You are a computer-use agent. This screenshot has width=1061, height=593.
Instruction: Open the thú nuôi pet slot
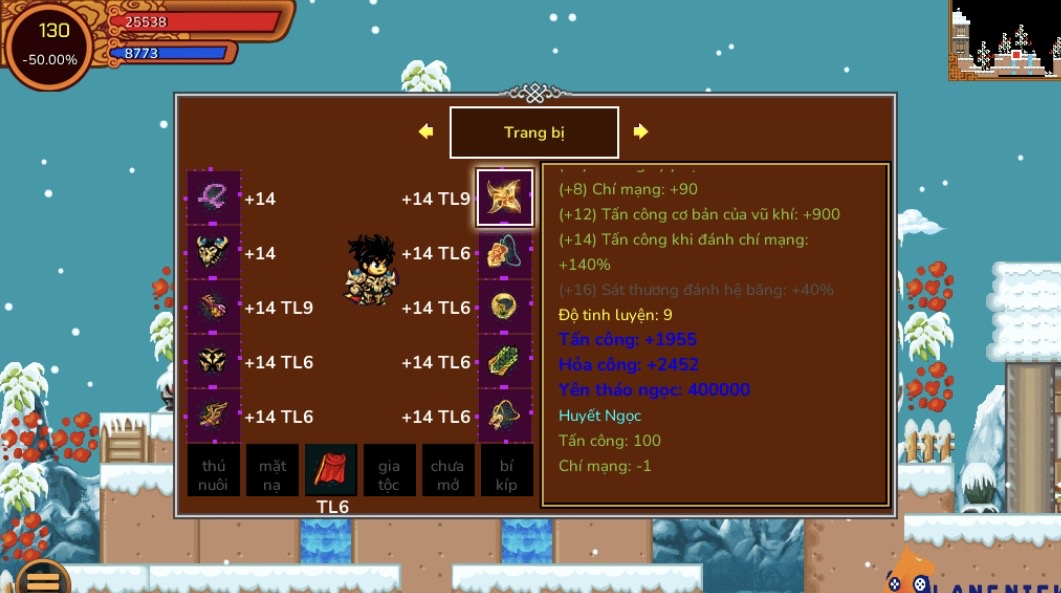pos(214,471)
